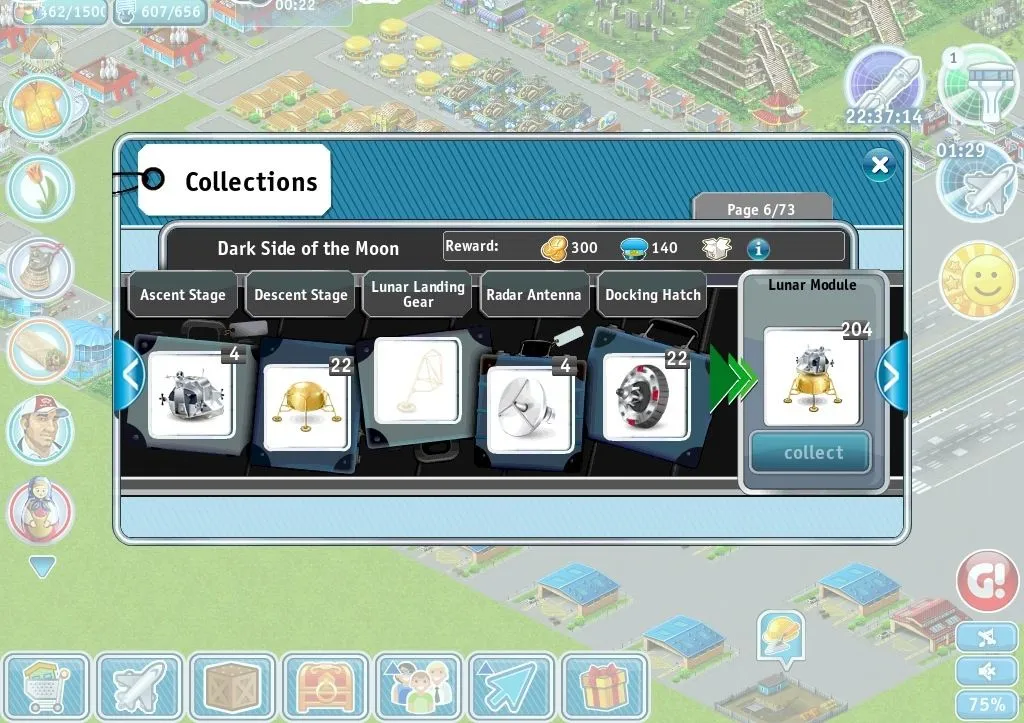This screenshot has width=1024, height=723.
Task: Select the Ascent Stage item card
Action: (191, 394)
